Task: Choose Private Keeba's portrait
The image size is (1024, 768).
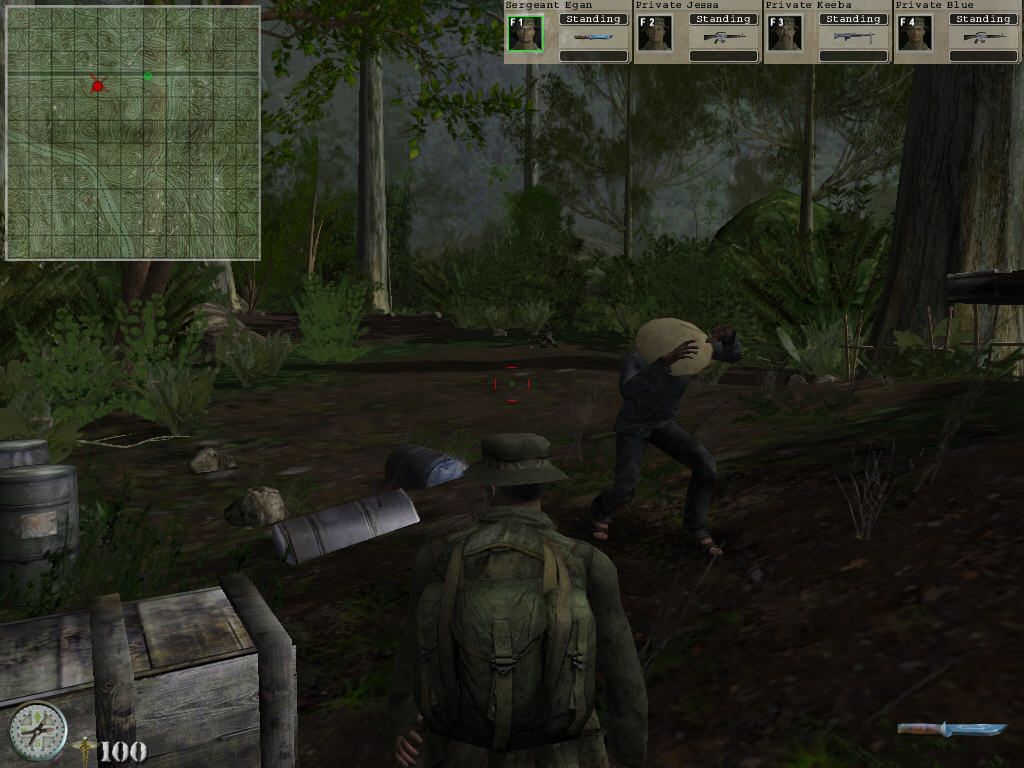Action: tap(785, 34)
